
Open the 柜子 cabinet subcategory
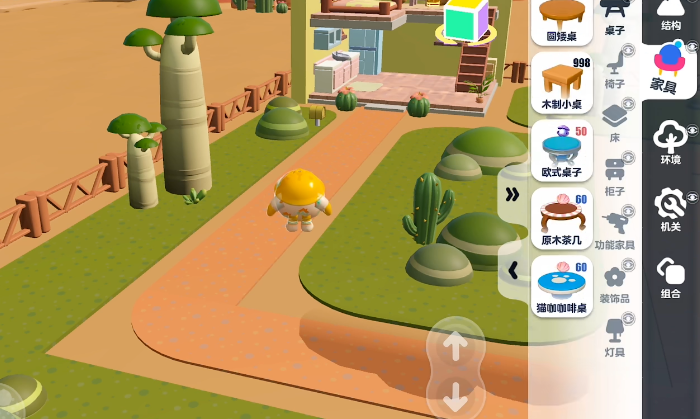click(615, 177)
